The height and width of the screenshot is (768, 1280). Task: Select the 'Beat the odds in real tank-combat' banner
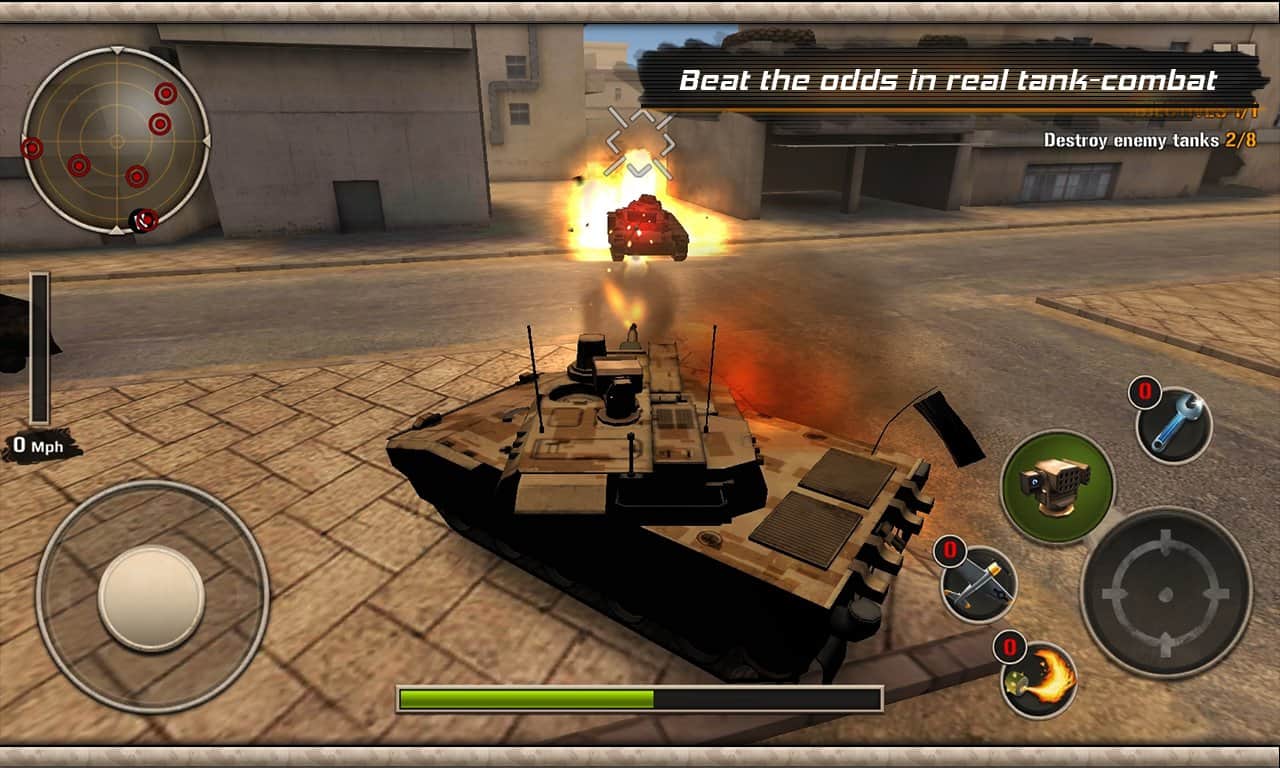[948, 82]
